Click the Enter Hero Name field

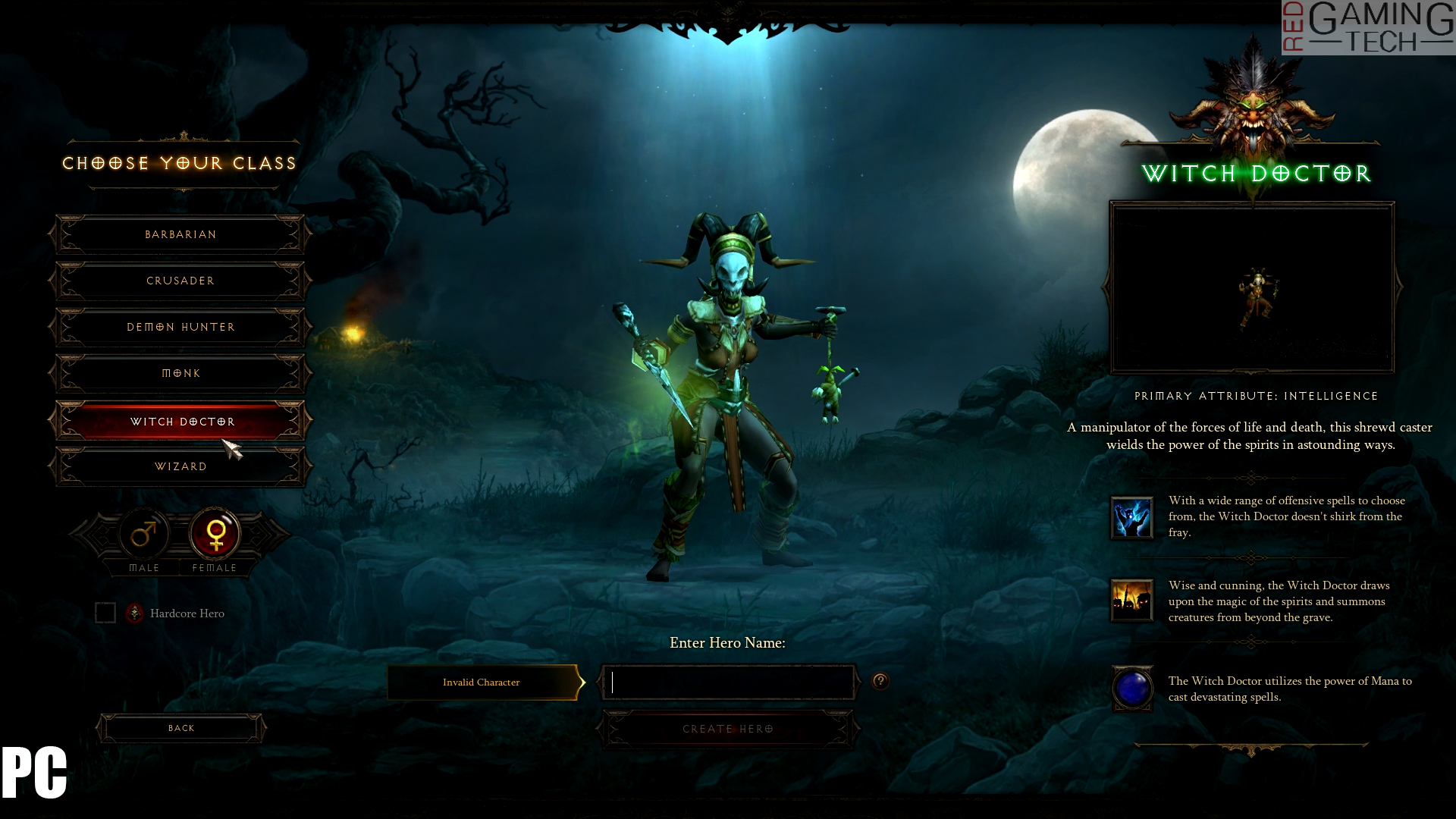click(728, 682)
